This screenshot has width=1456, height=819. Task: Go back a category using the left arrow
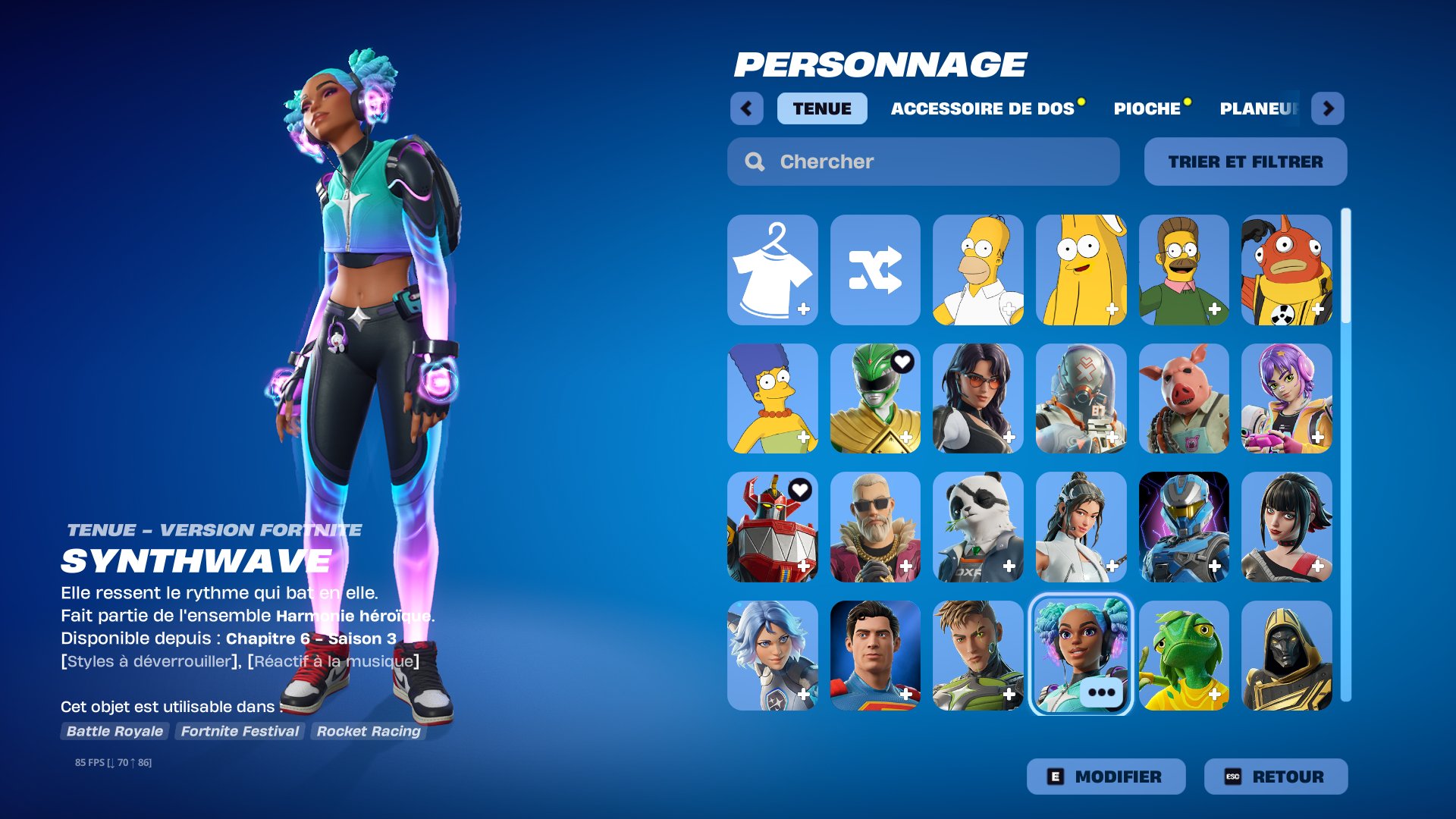[748, 108]
